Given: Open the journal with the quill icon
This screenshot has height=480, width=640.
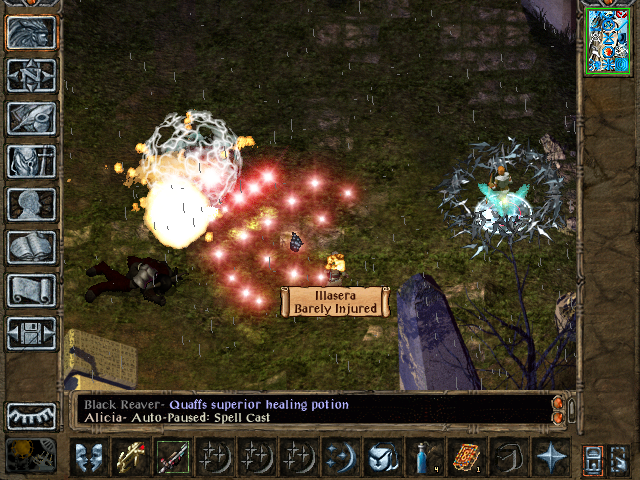Looking at the screenshot, I should point(31,118).
